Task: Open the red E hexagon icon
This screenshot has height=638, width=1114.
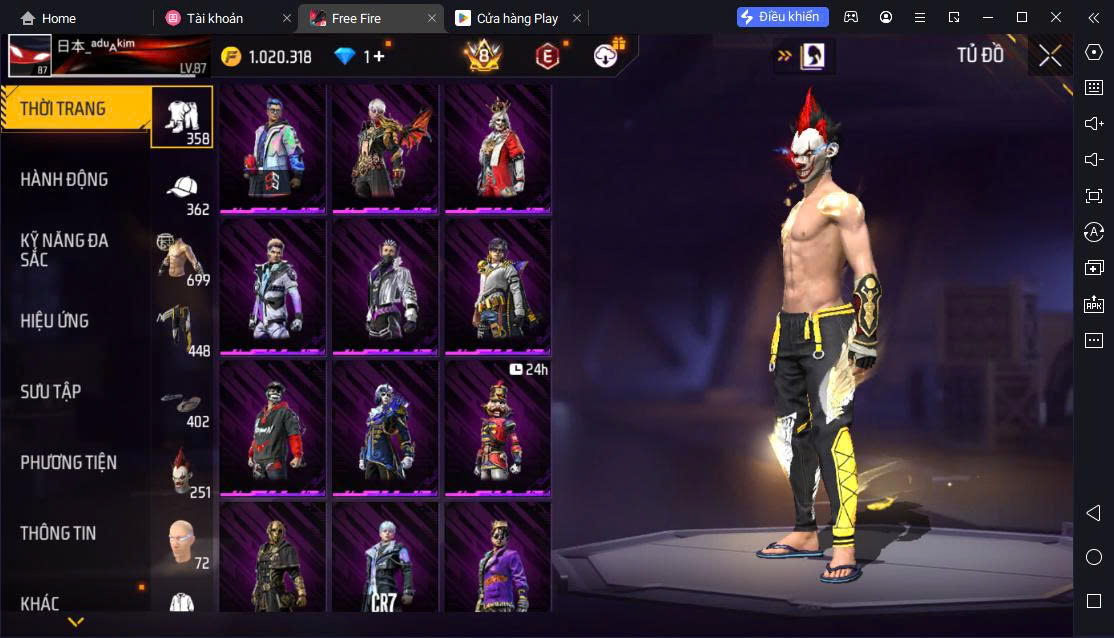Action: click(546, 57)
